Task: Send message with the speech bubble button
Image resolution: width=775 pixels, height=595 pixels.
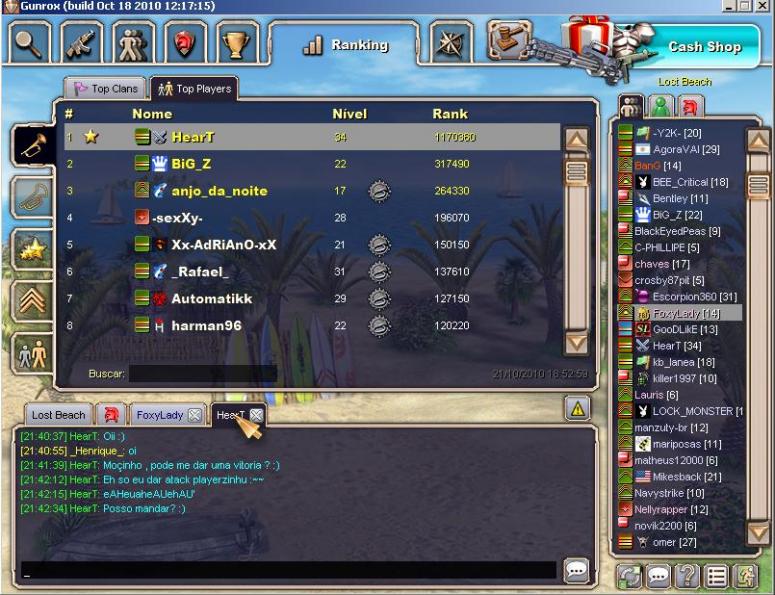Action: [x=576, y=570]
